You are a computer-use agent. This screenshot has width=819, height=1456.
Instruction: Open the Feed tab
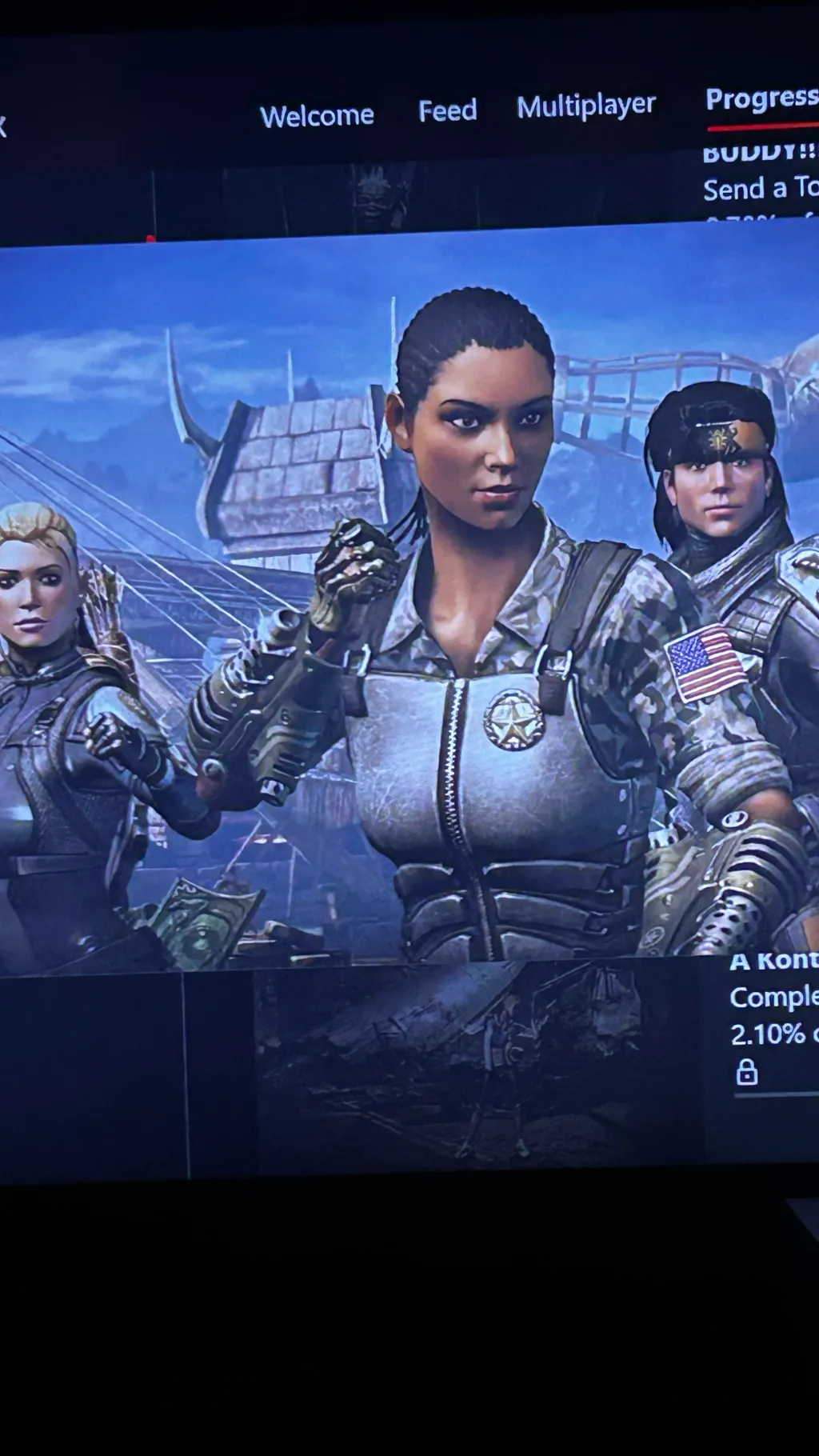click(x=447, y=110)
